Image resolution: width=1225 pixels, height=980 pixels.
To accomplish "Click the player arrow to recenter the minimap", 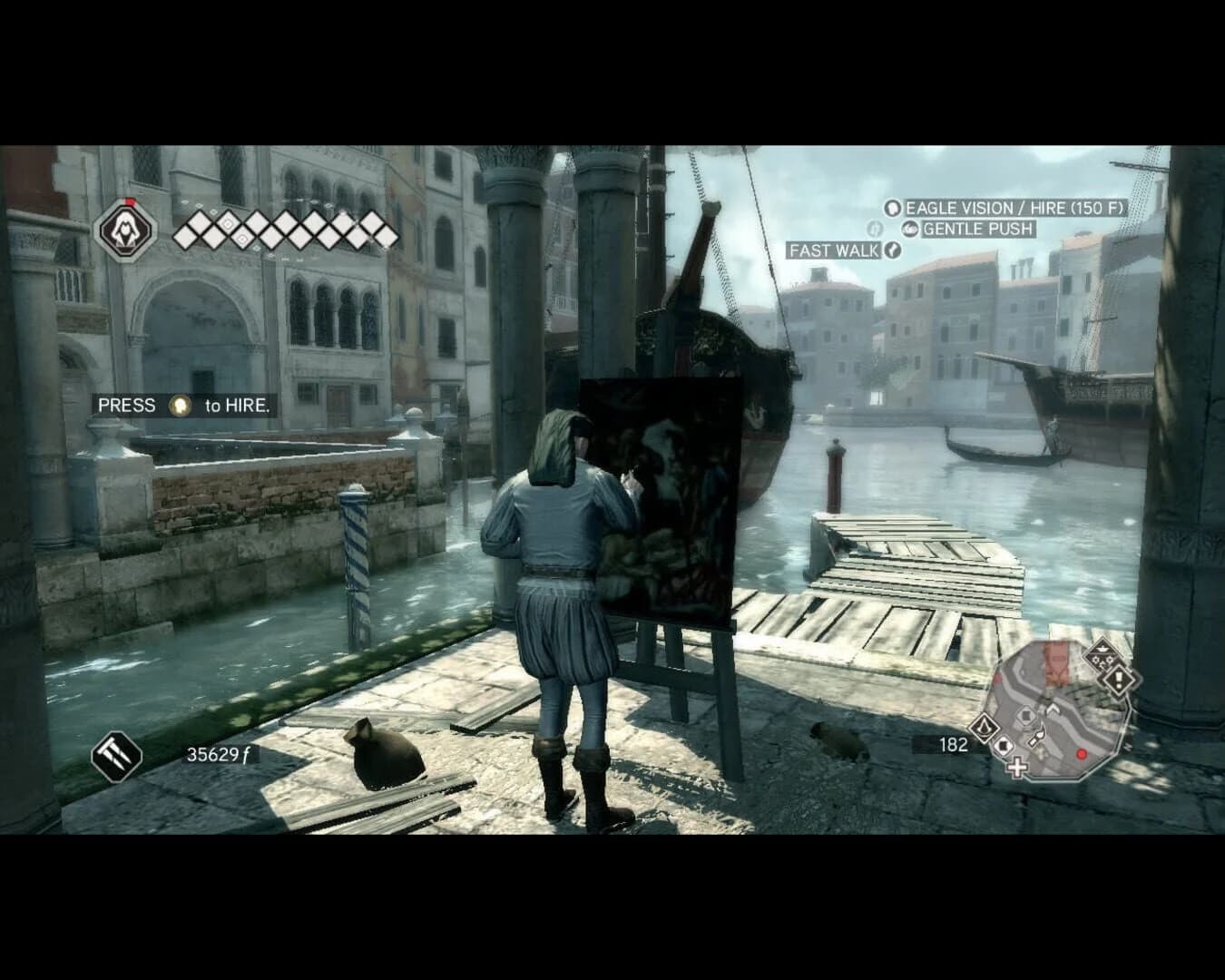I will (x=1053, y=709).
